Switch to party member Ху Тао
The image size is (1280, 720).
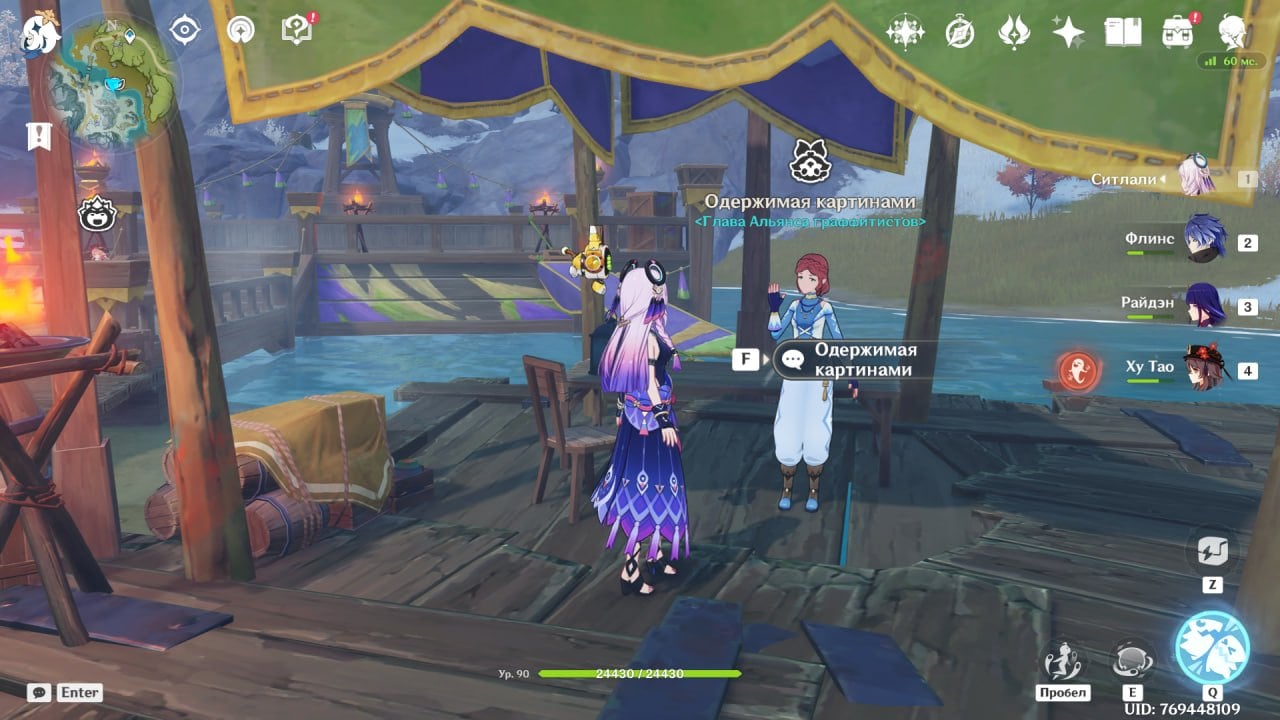pos(1203,369)
